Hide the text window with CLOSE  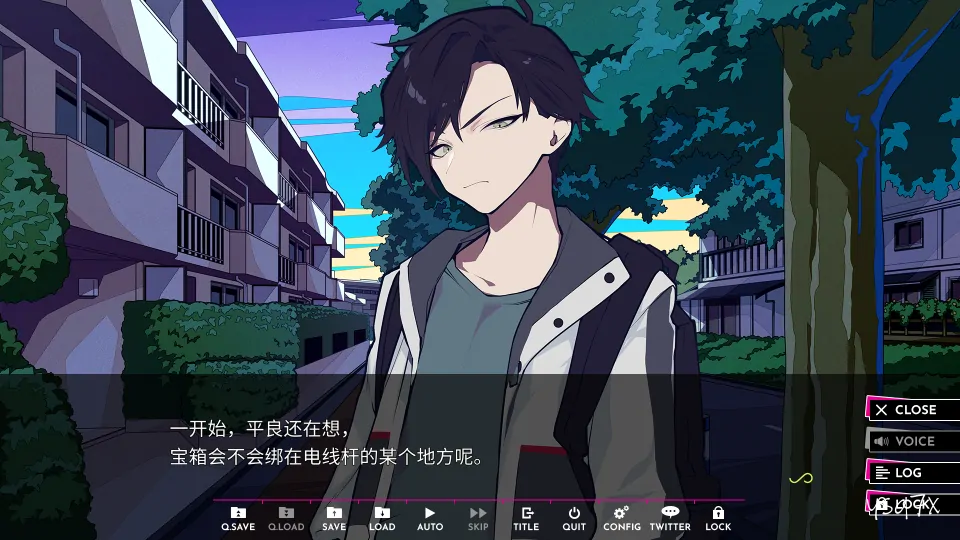coord(912,410)
